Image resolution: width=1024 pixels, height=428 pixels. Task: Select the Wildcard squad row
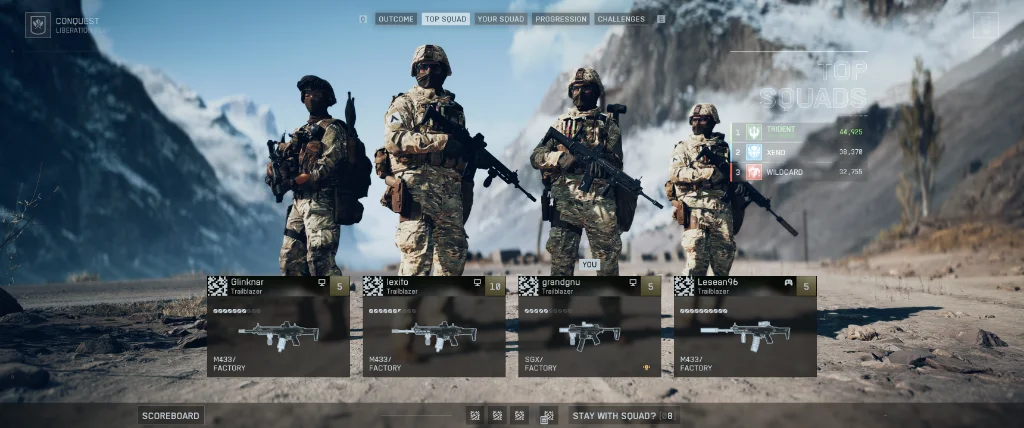[799, 172]
